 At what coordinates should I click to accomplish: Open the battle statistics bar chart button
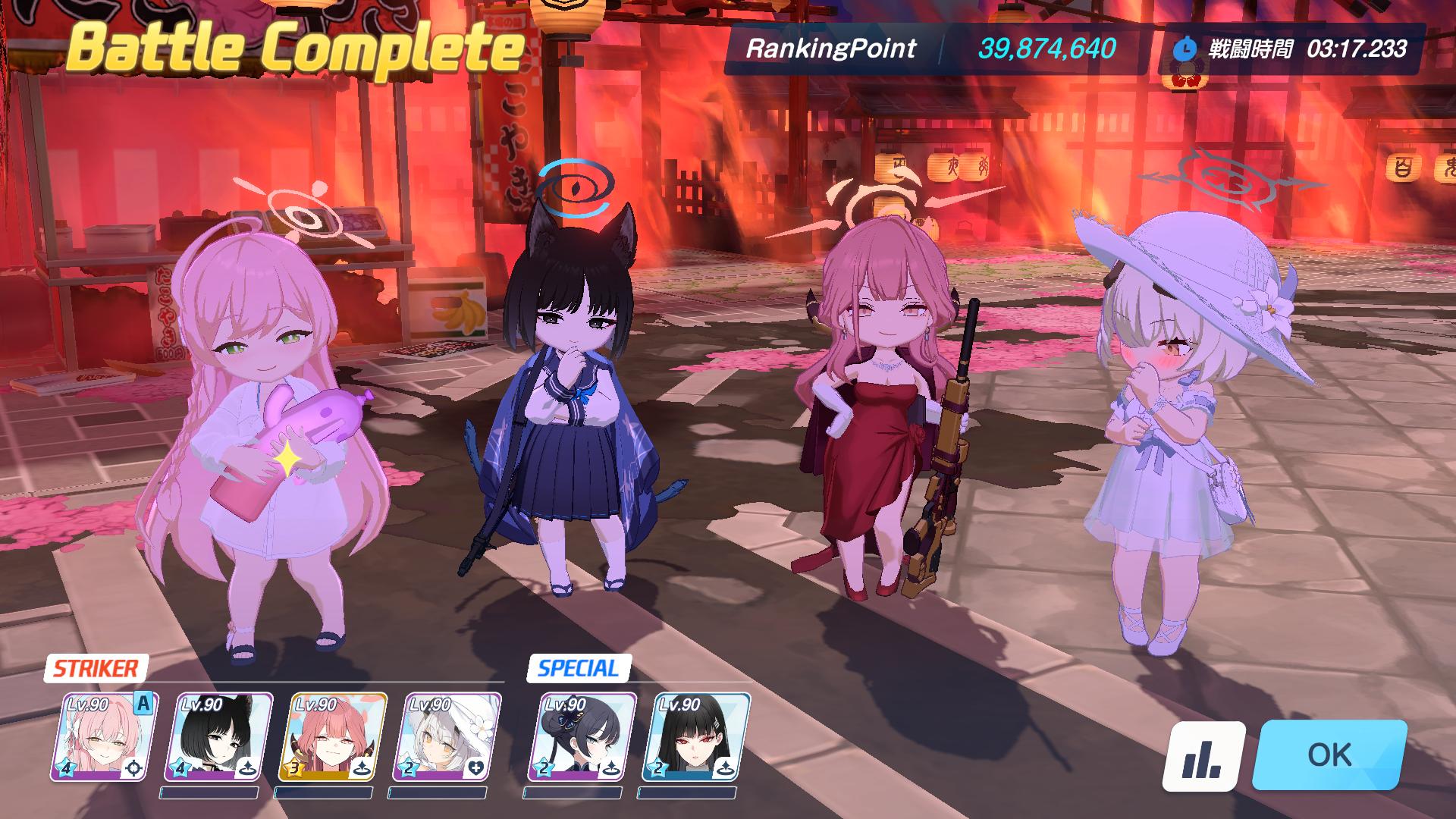coord(1203,756)
